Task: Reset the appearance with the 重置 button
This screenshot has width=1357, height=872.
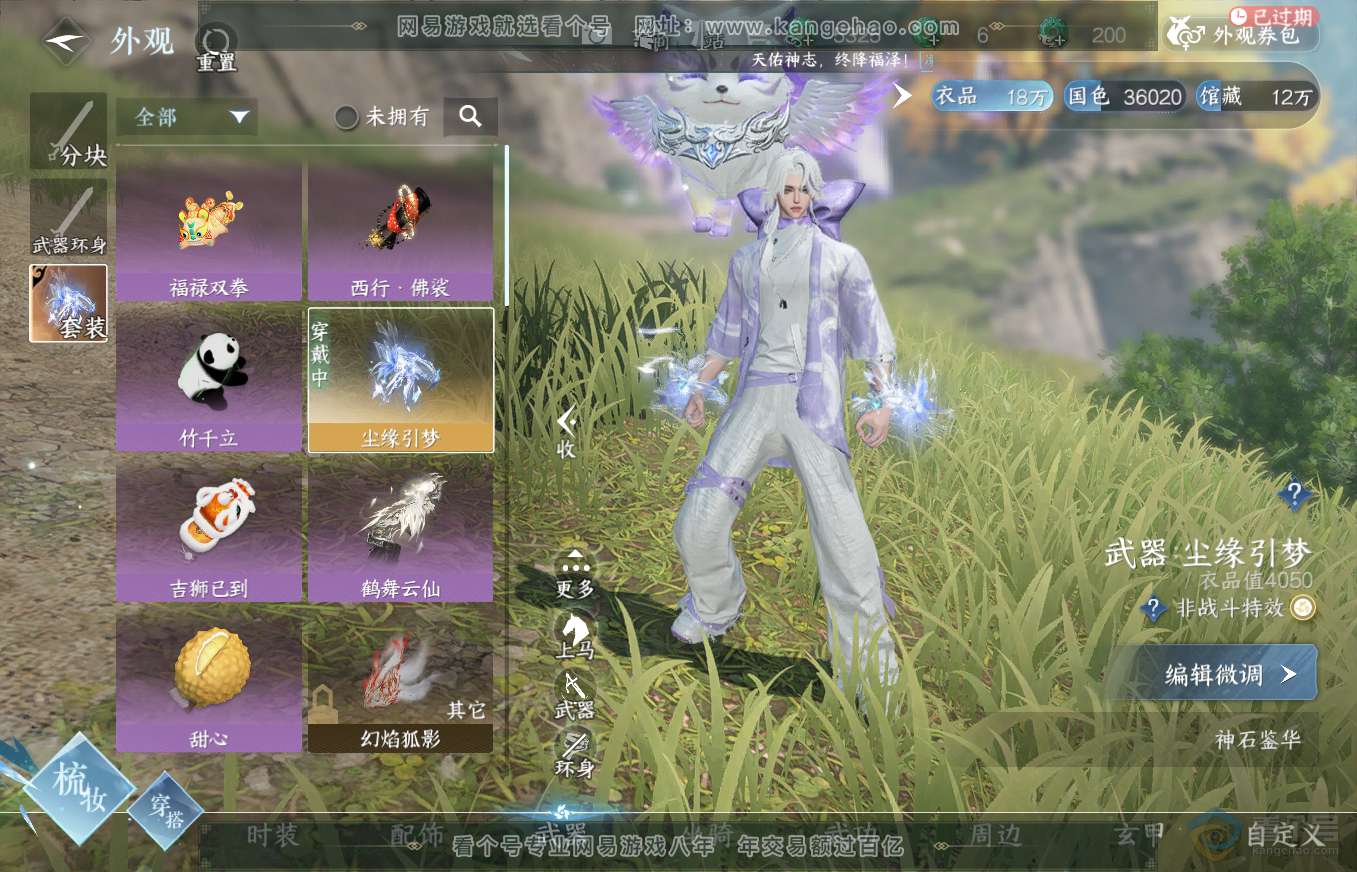Action: click(215, 47)
